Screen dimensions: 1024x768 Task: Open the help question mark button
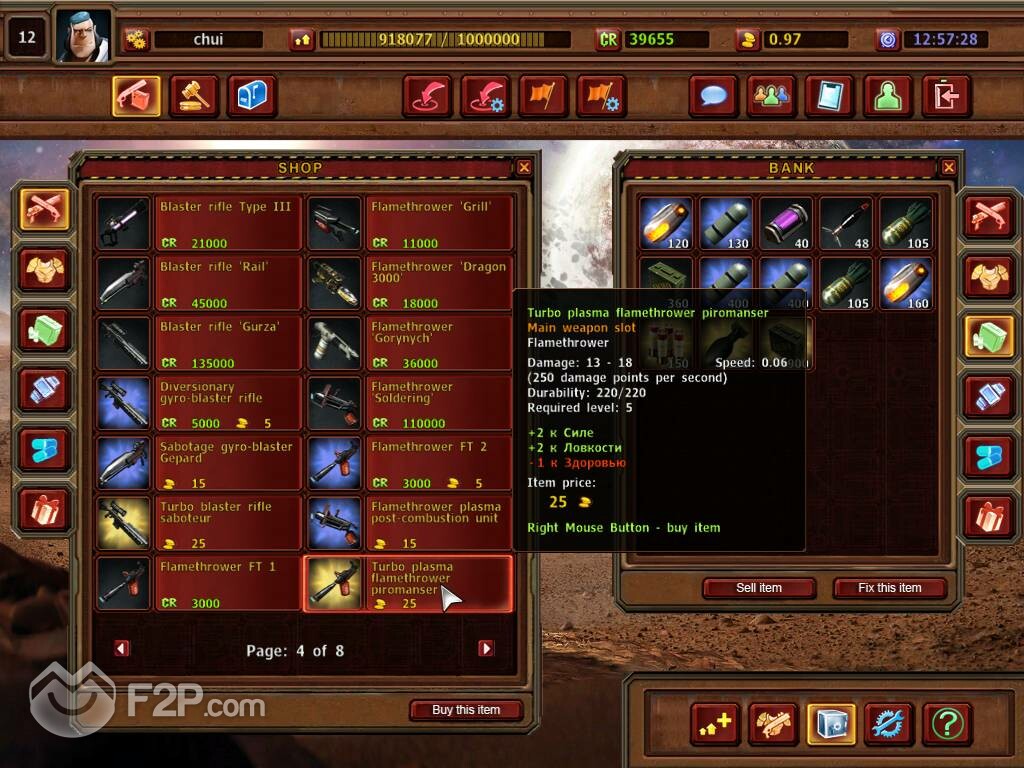point(947,722)
